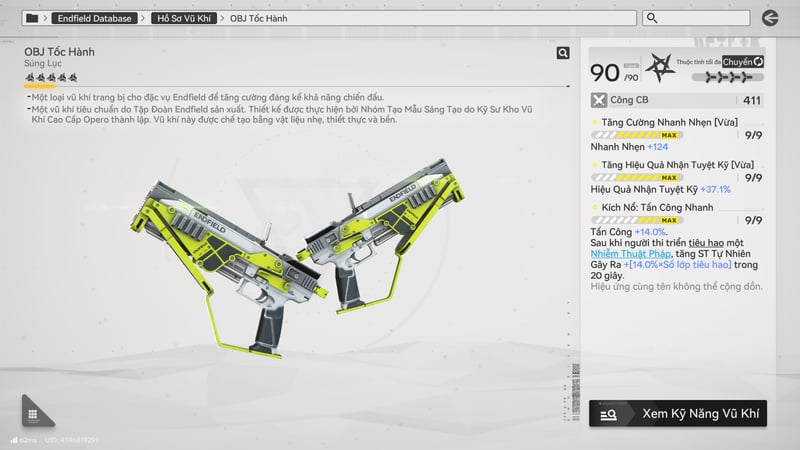Click the folder icon in breadcrumb bar
Viewport: 800px width, 450px height.
tap(32, 18)
